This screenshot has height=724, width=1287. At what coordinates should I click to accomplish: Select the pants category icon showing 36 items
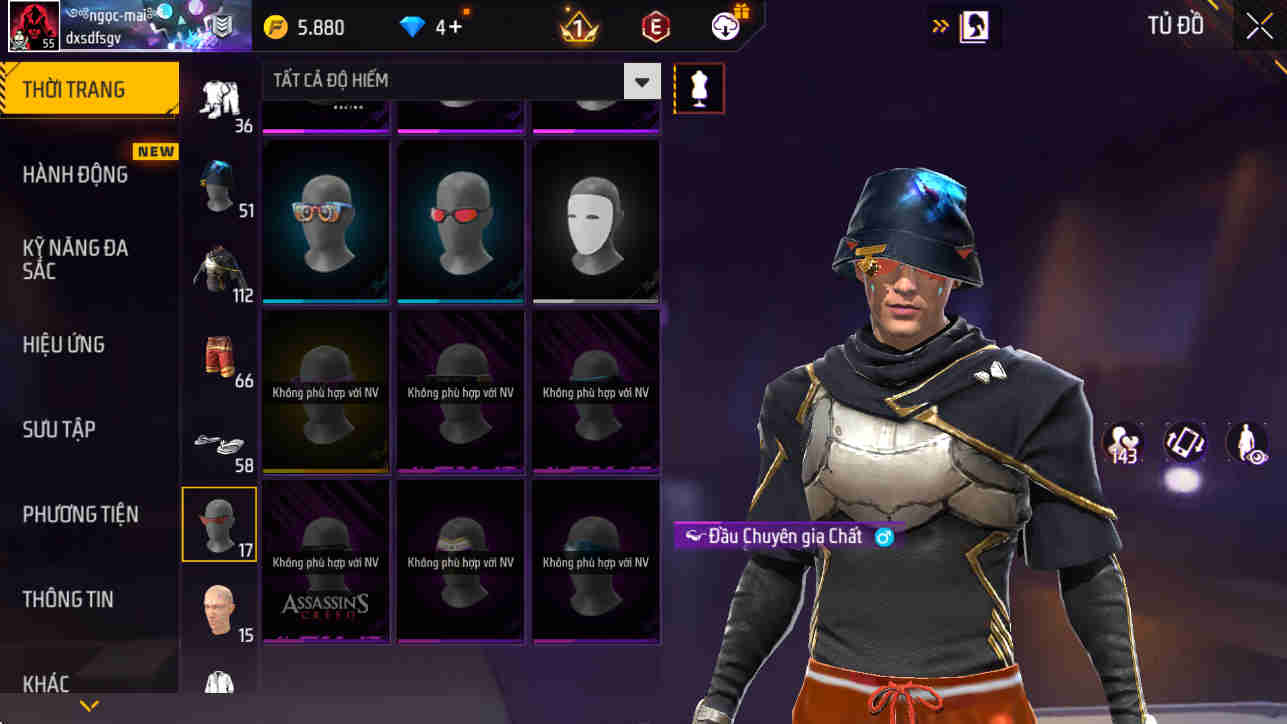tap(219, 95)
